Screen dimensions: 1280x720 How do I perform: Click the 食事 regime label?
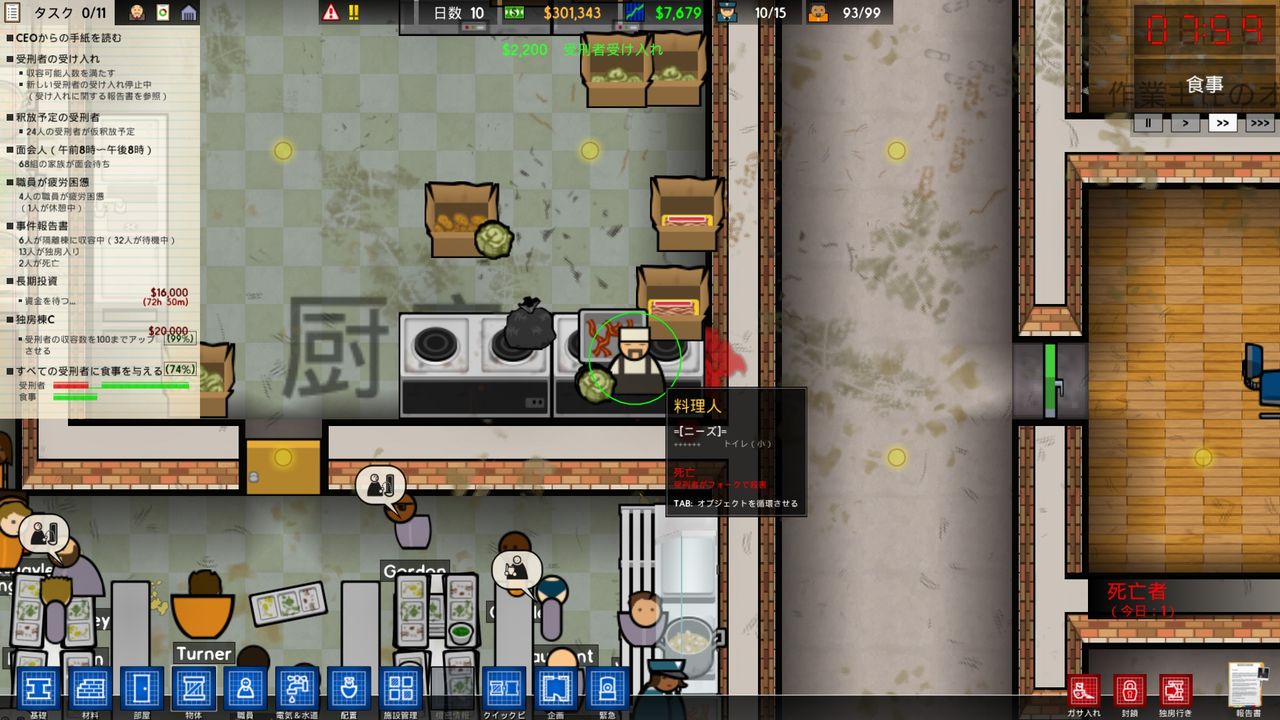1207,84
